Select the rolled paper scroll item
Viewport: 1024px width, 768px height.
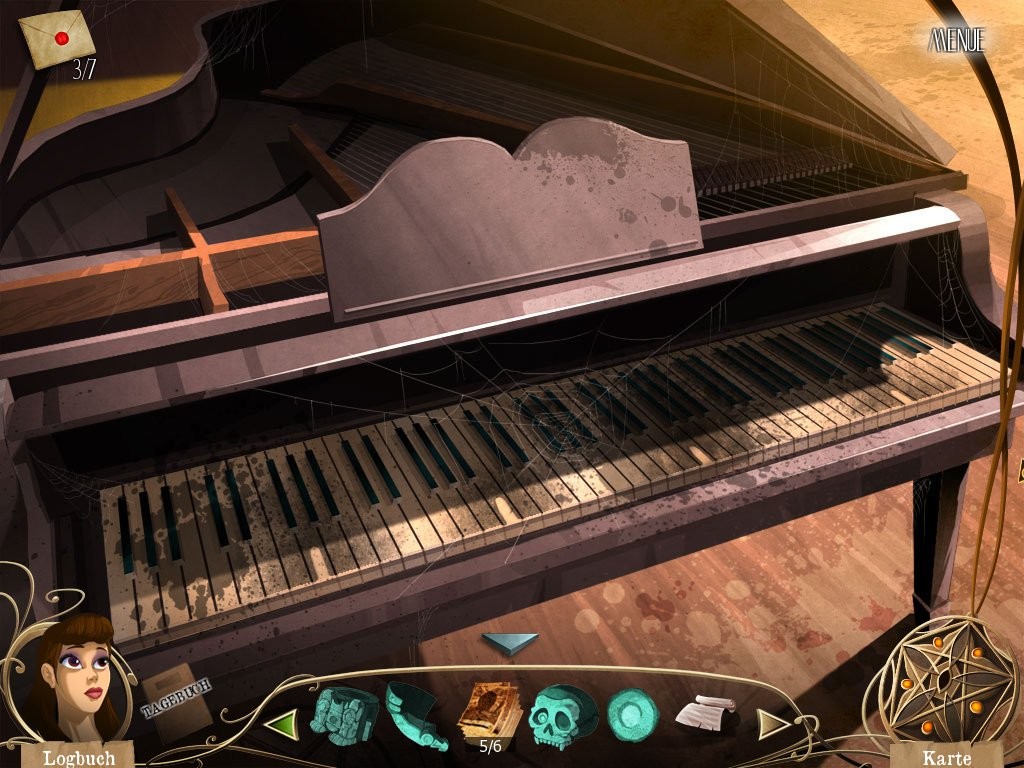coord(706,713)
